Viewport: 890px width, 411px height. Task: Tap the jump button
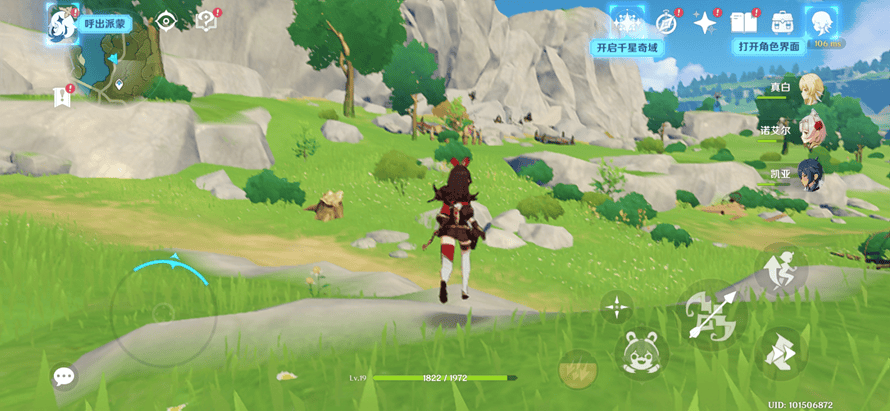click(781, 269)
